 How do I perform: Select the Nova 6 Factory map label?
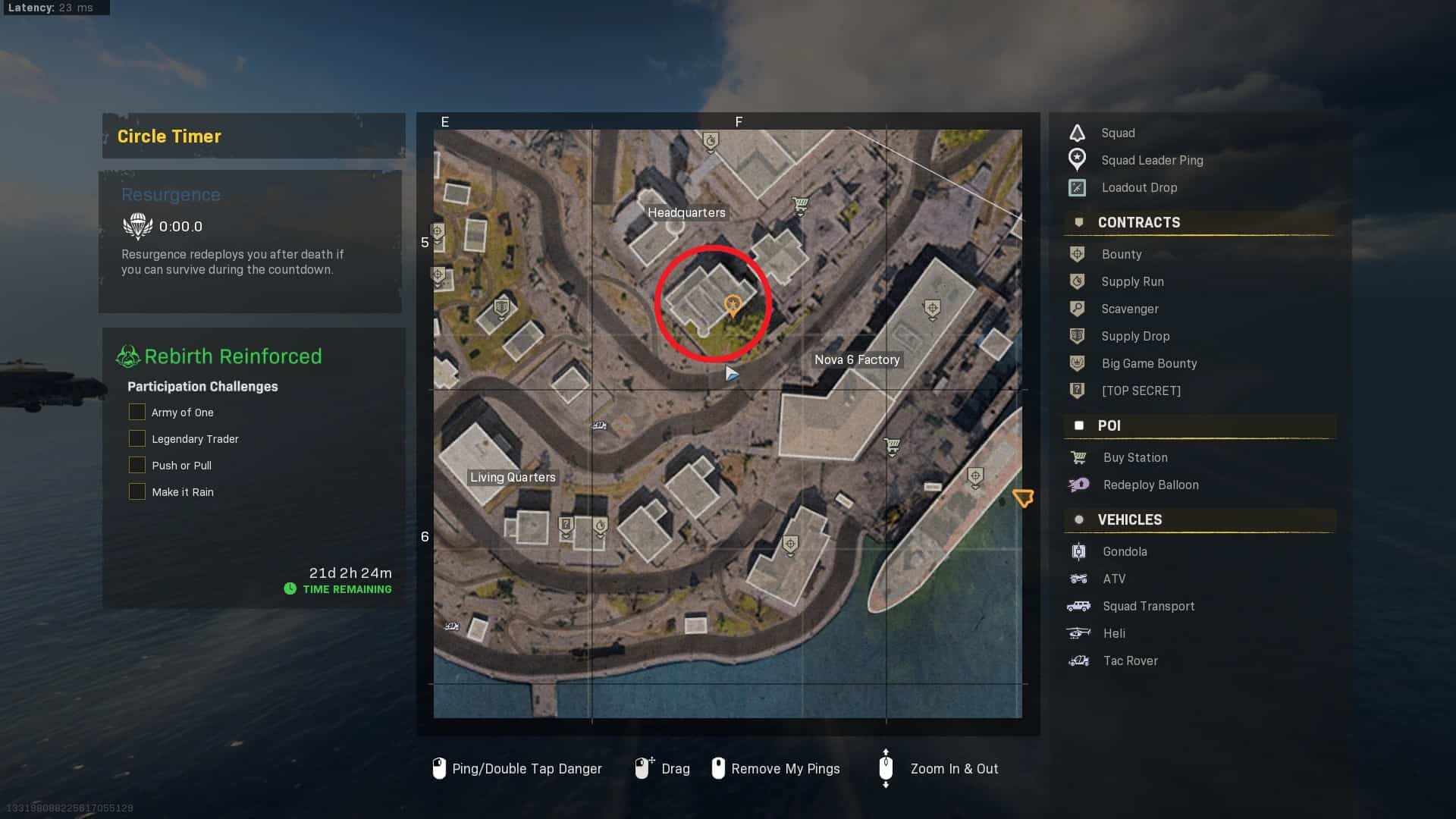click(857, 359)
